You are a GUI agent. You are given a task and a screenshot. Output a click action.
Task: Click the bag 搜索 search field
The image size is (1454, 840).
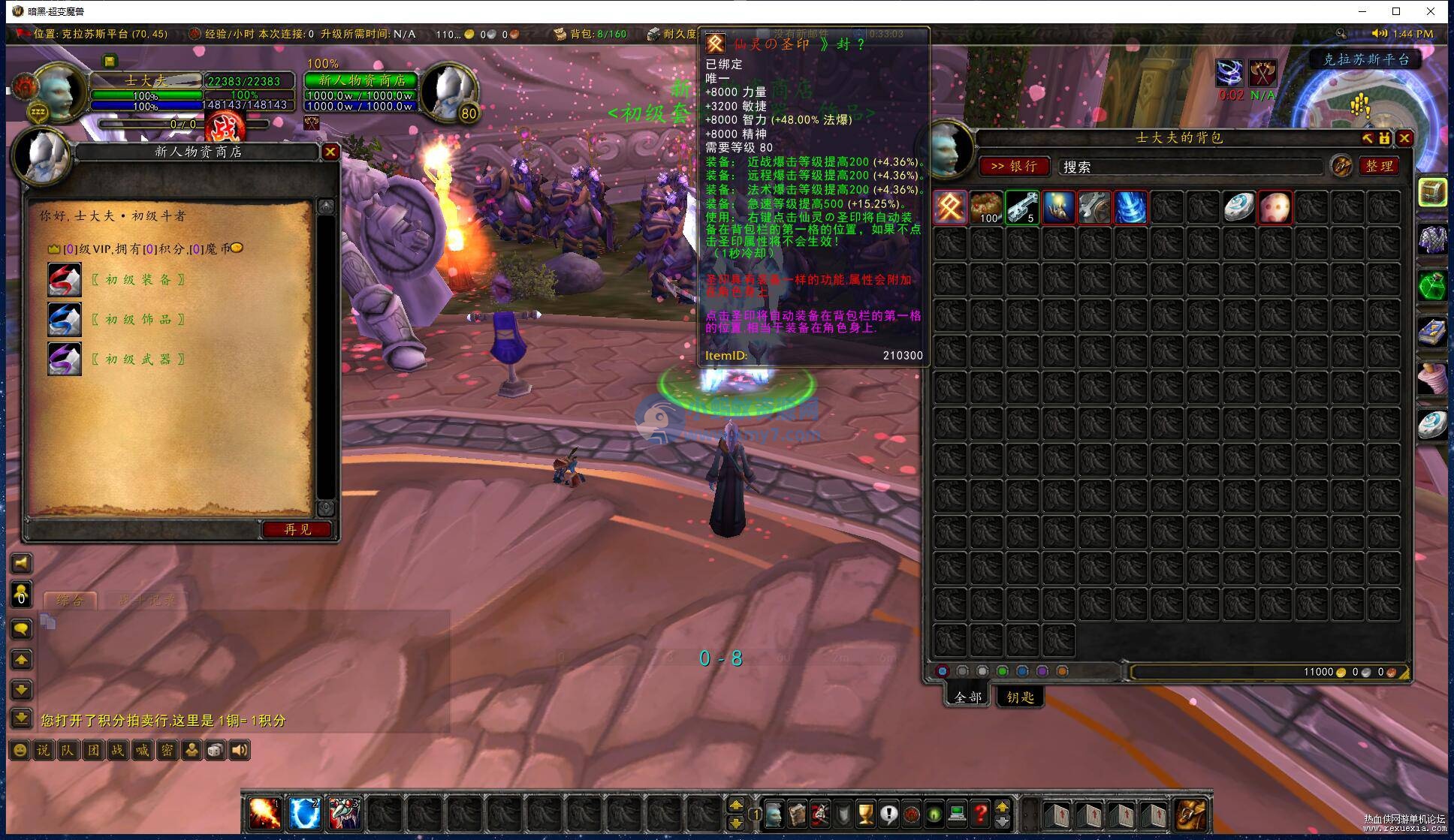pos(1190,167)
